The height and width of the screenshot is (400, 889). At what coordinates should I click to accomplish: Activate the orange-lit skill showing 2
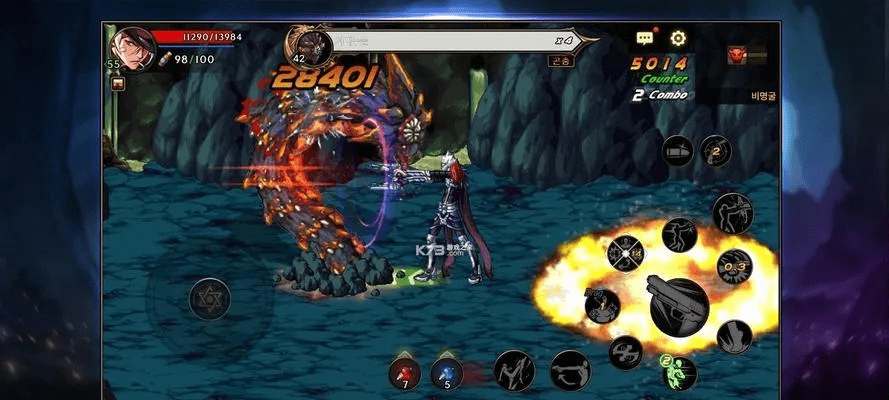click(x=715, y=150)
